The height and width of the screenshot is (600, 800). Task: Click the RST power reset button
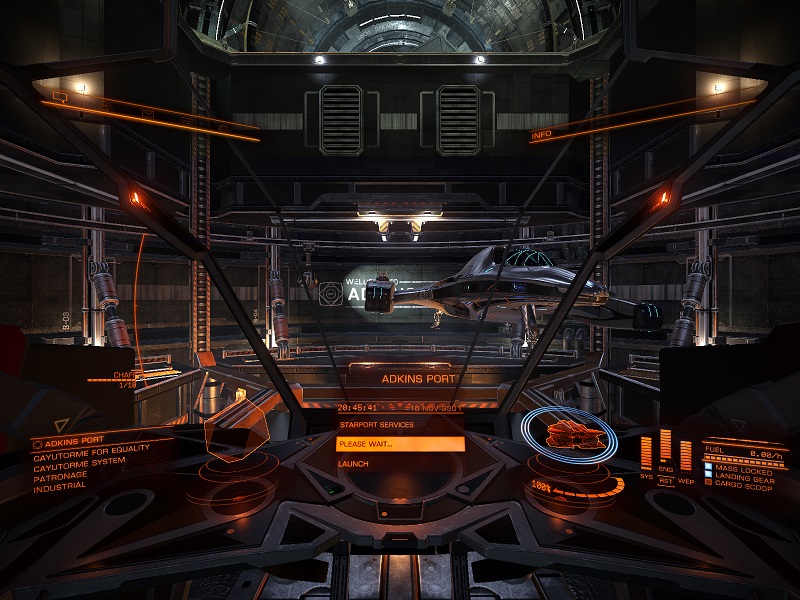pyautogui.click(x=665, y=481)
